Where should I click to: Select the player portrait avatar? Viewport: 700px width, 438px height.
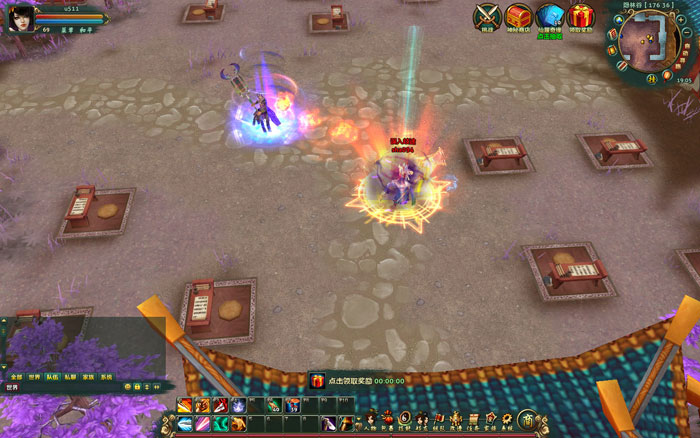click(20, 18)
